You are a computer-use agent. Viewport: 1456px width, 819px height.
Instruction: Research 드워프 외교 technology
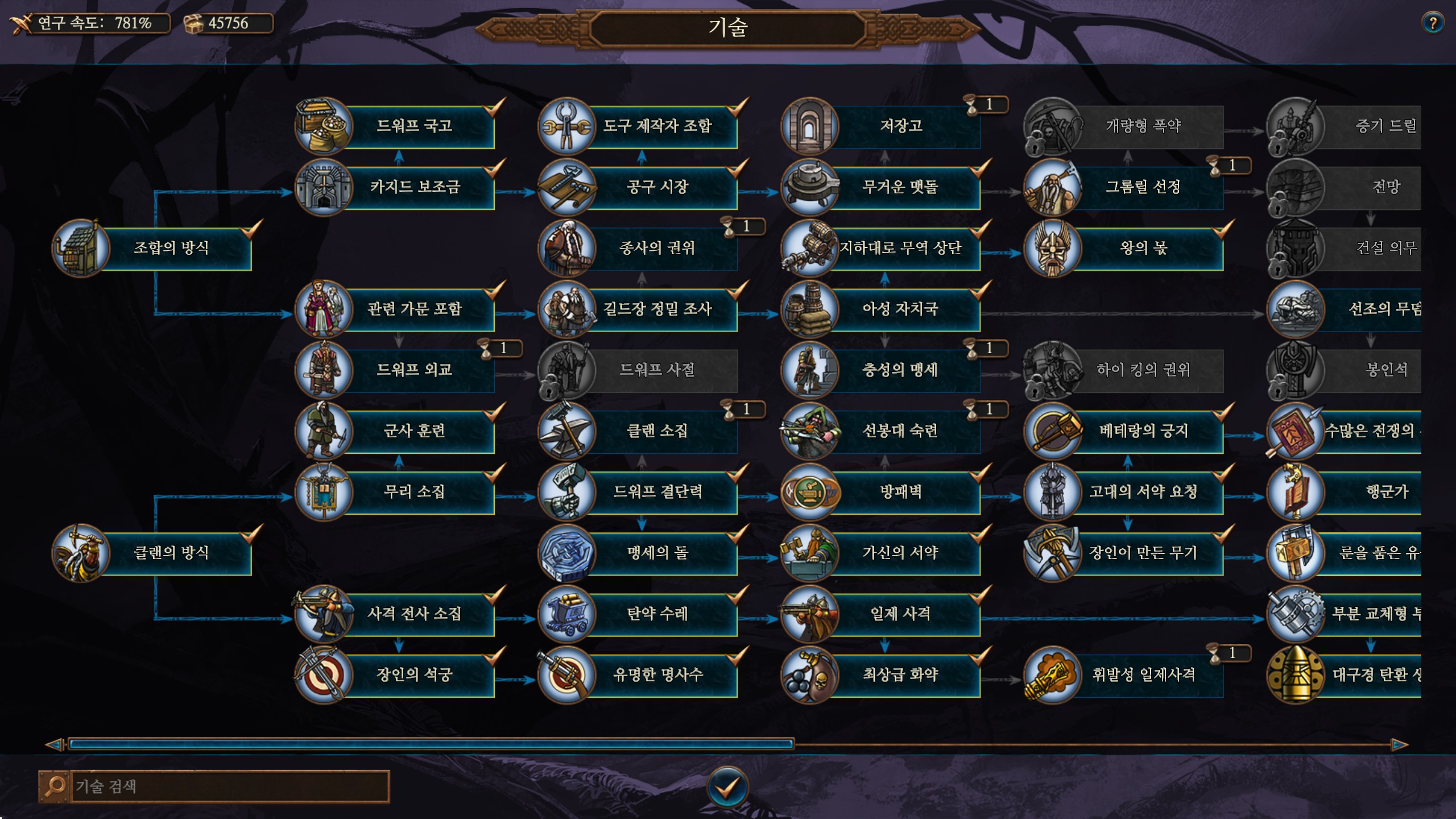pos(414,370)
